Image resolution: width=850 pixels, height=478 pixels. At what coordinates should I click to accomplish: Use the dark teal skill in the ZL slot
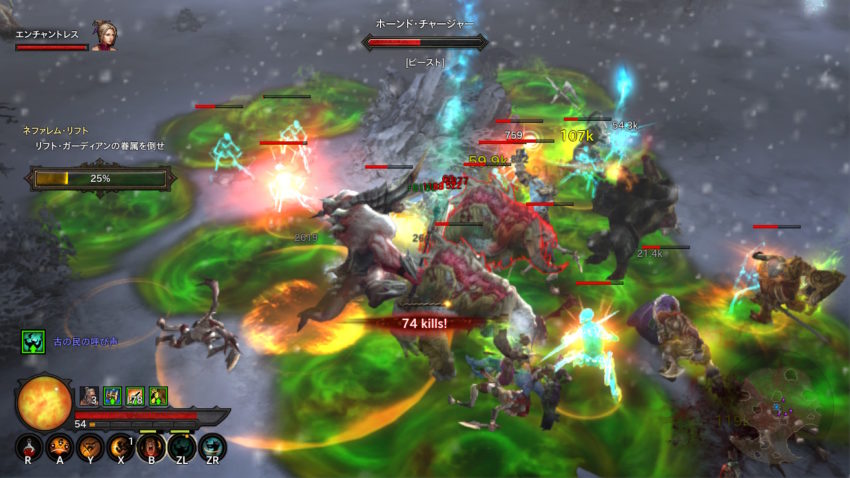[181, 446]
